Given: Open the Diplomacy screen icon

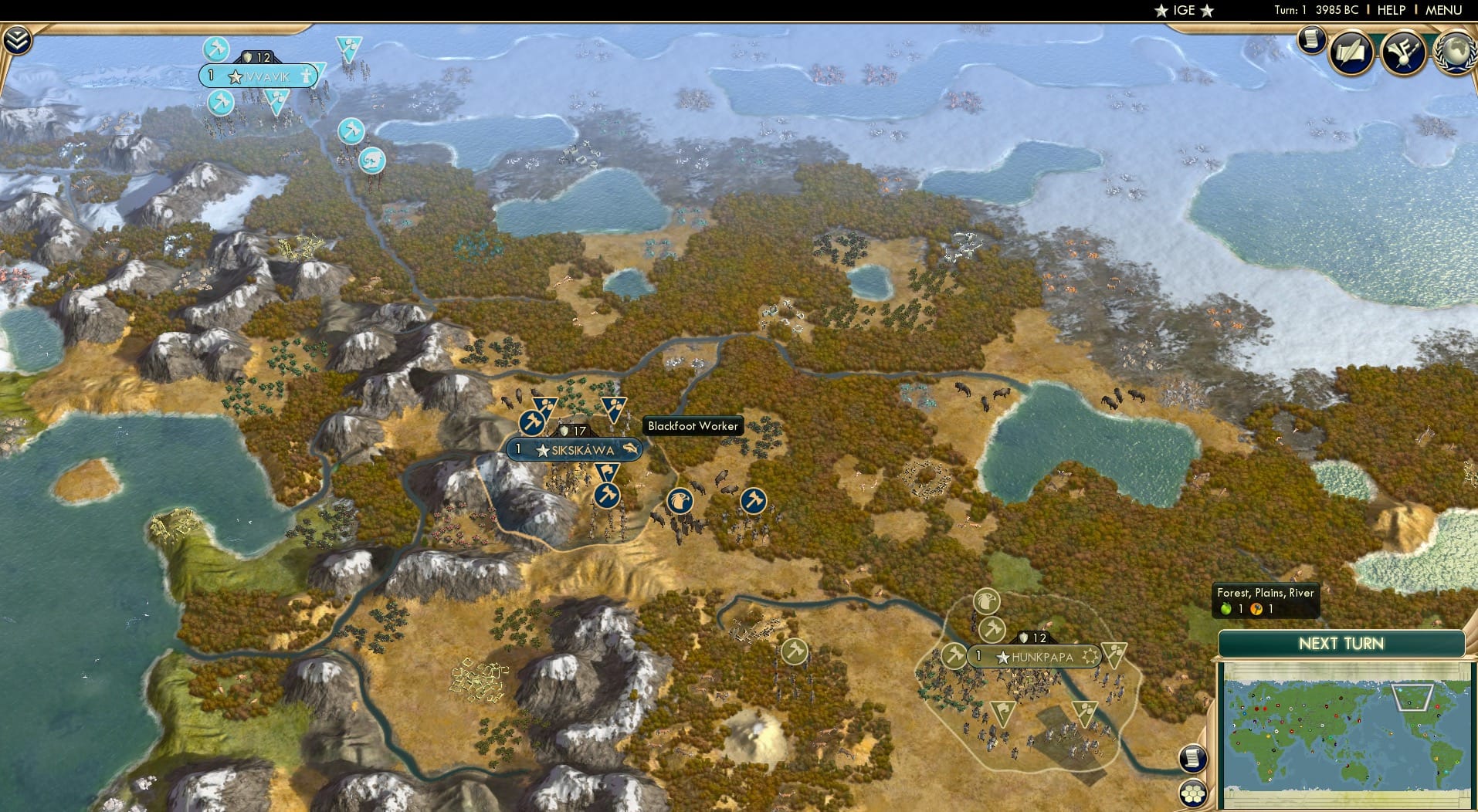Looking at the screenshot, I should click(x=1404, y=52).
